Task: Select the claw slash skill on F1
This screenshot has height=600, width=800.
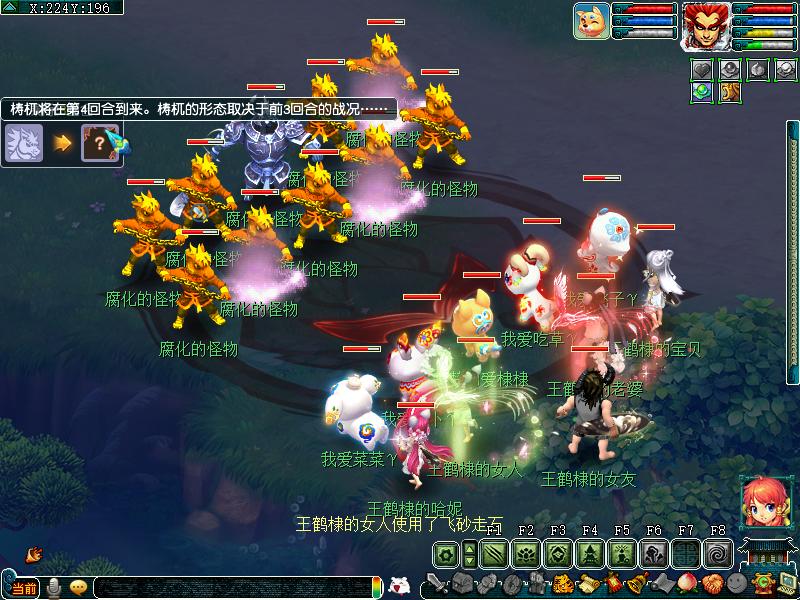Action: point(494,554)
